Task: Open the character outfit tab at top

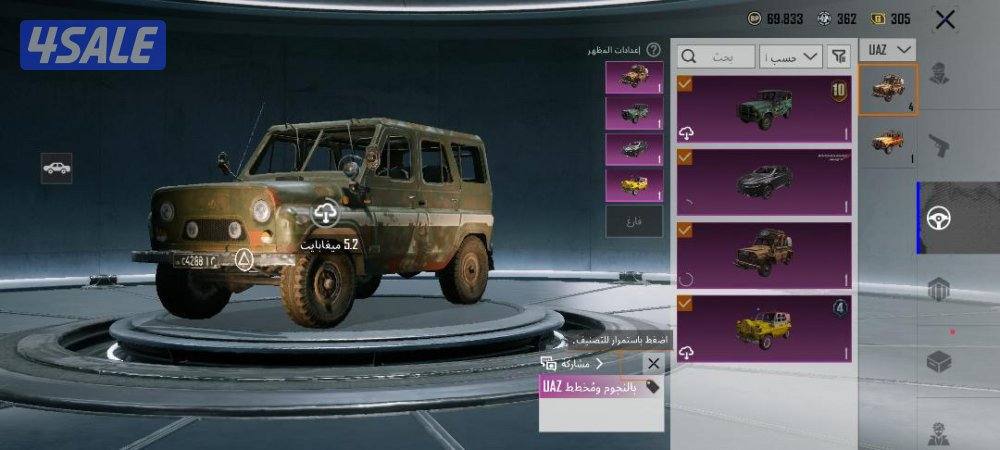Action: click(x=939, y=74)
